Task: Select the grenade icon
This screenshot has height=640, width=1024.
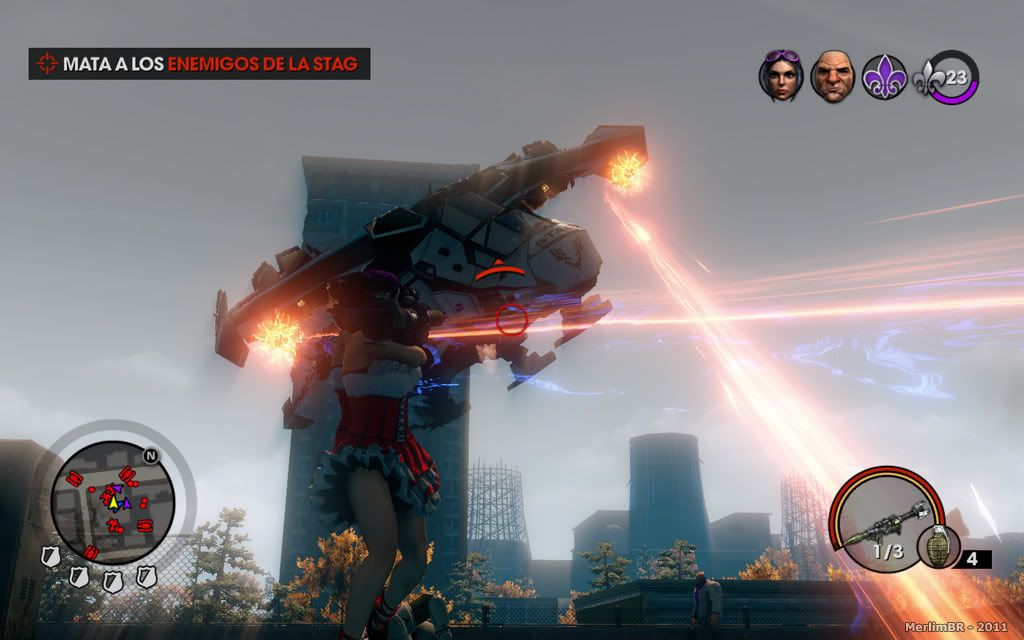Action: pos(938,546)
